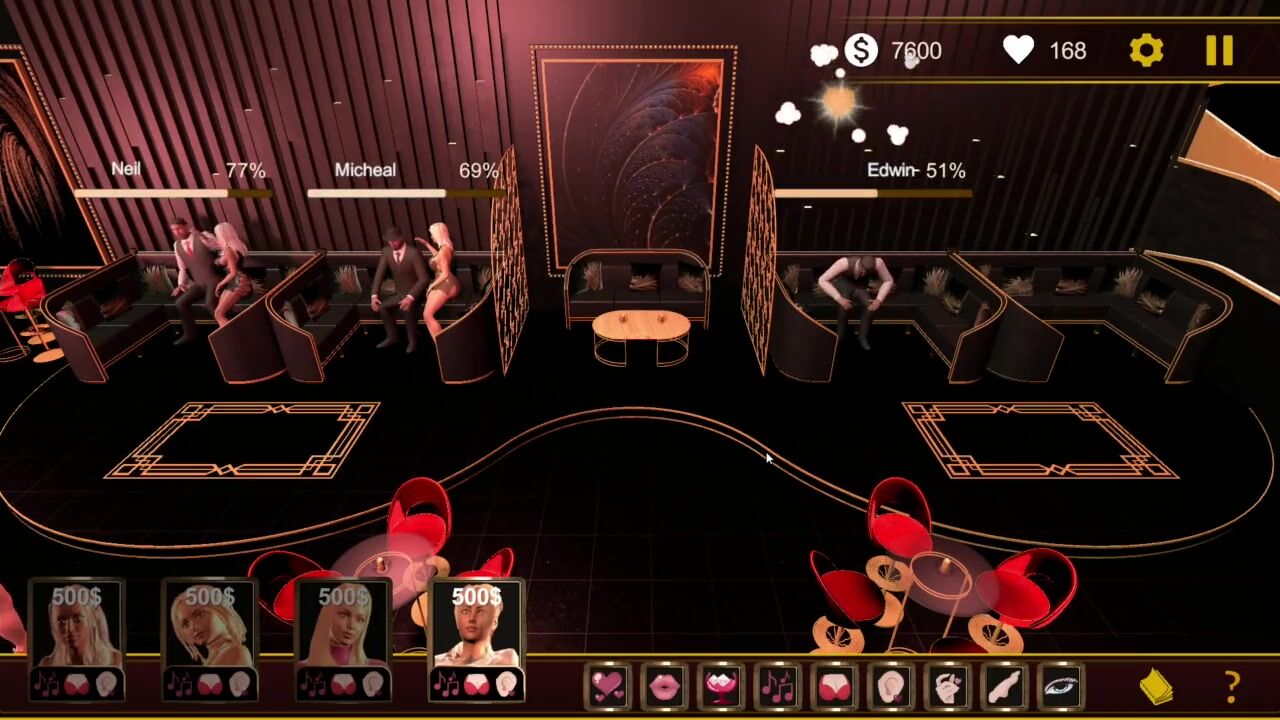This screenshot has height=720, width=1280.
Task: Open settings with the gear icon
Action: point(1146,50)
